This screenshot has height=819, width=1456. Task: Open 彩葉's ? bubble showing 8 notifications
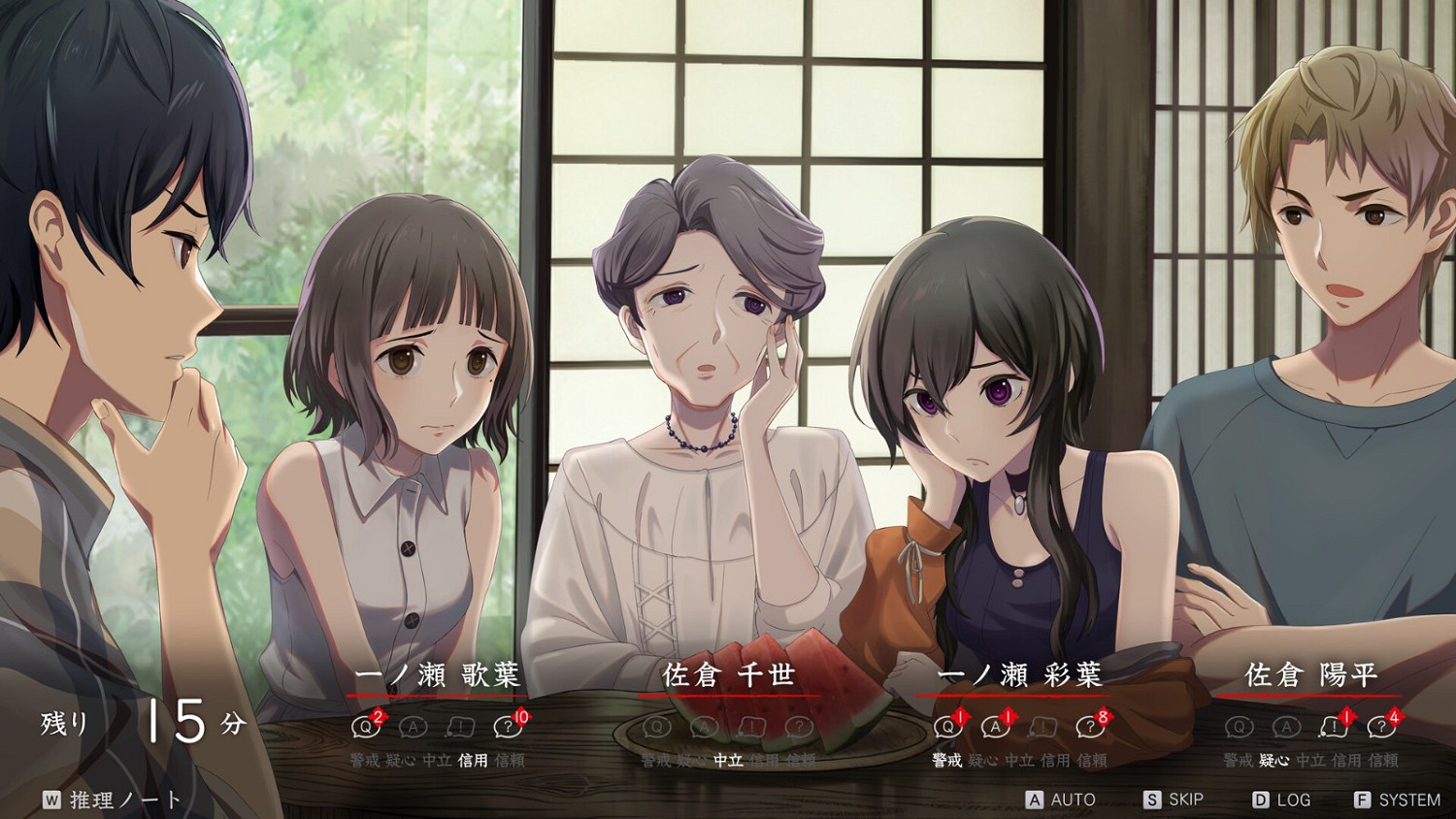(1088, 727)
